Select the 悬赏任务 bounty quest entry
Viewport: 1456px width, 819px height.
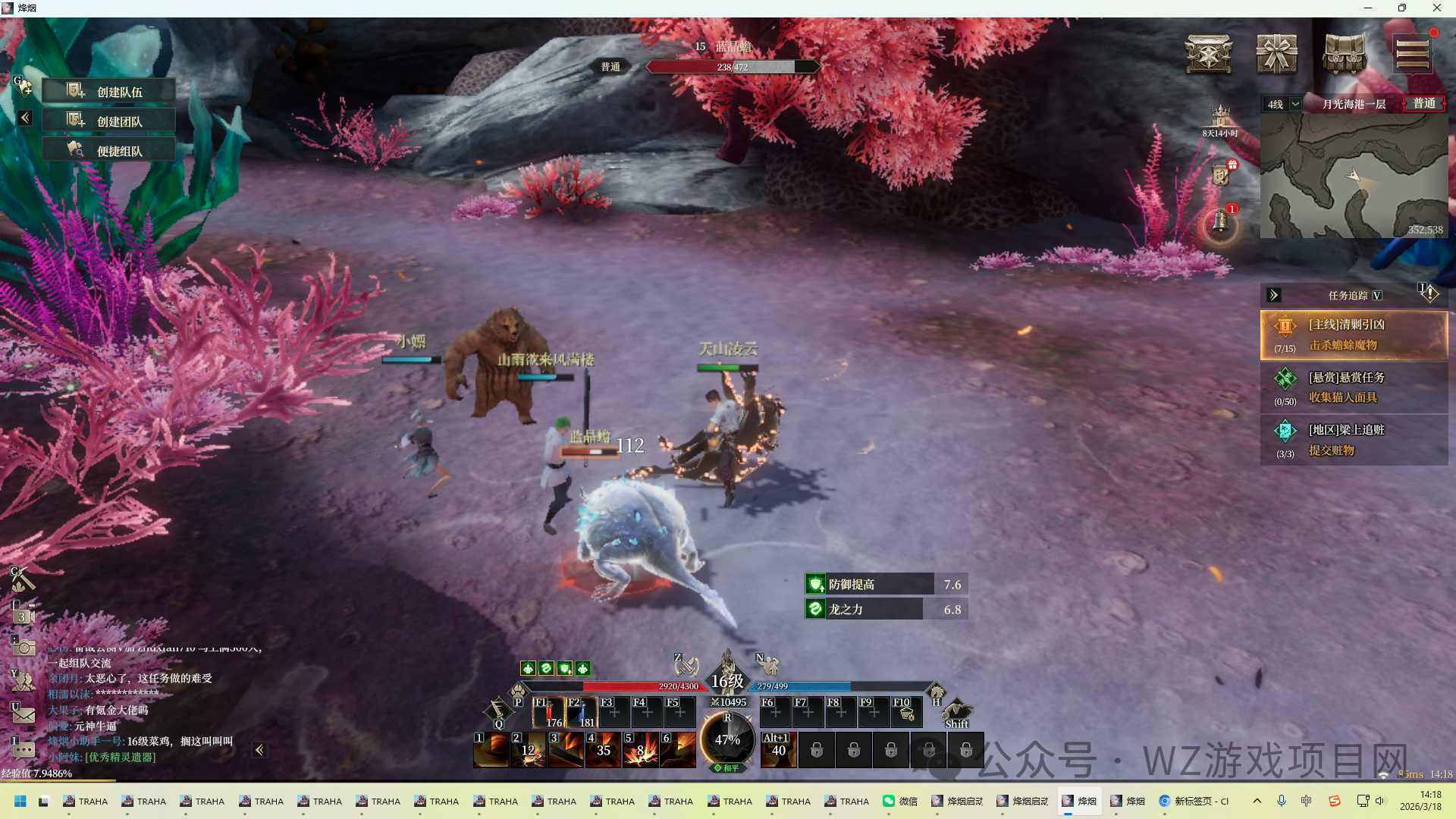click(x=1354, y=388)
